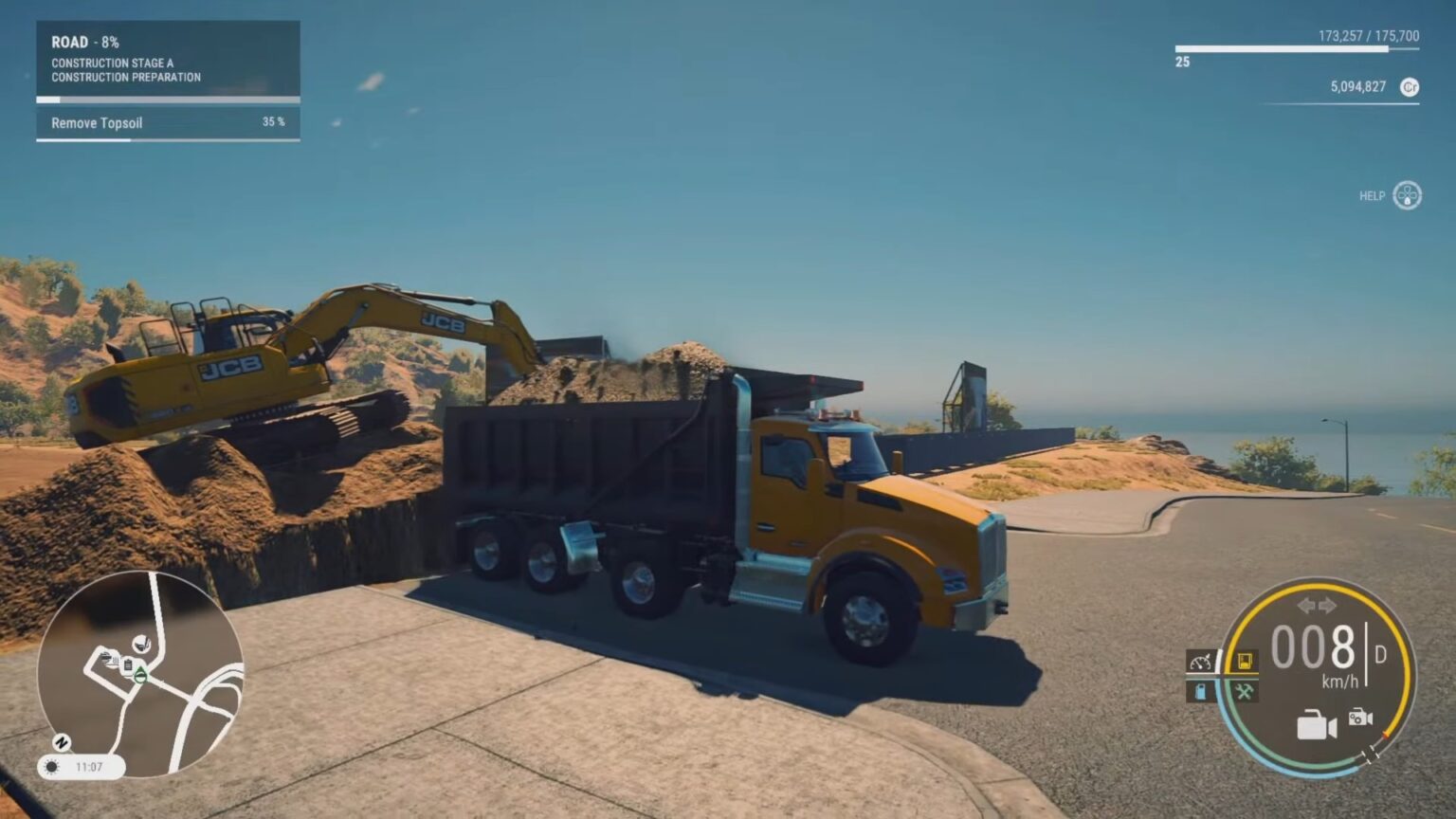
Task: Click the Cr currency coin icon
Action: click(x=1410, y=86)
